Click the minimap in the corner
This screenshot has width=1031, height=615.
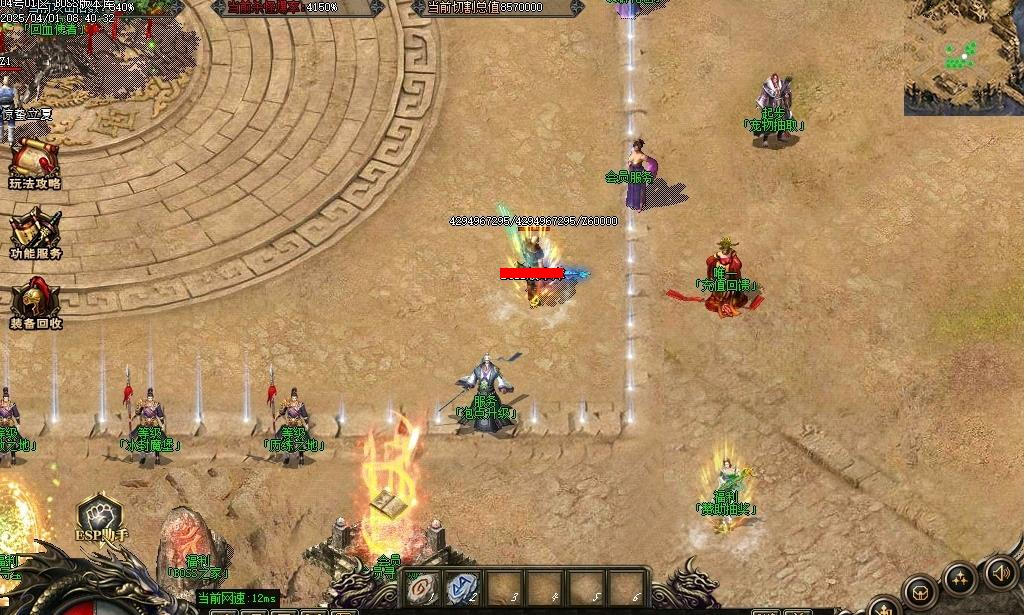[963, 57]
